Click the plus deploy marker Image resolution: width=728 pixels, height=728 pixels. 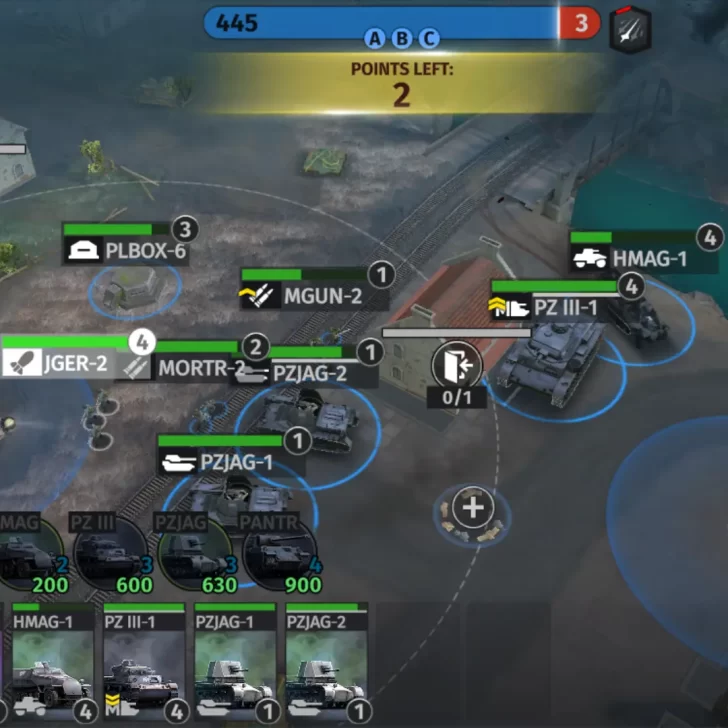pyautogui.click(x=472, y=508)
